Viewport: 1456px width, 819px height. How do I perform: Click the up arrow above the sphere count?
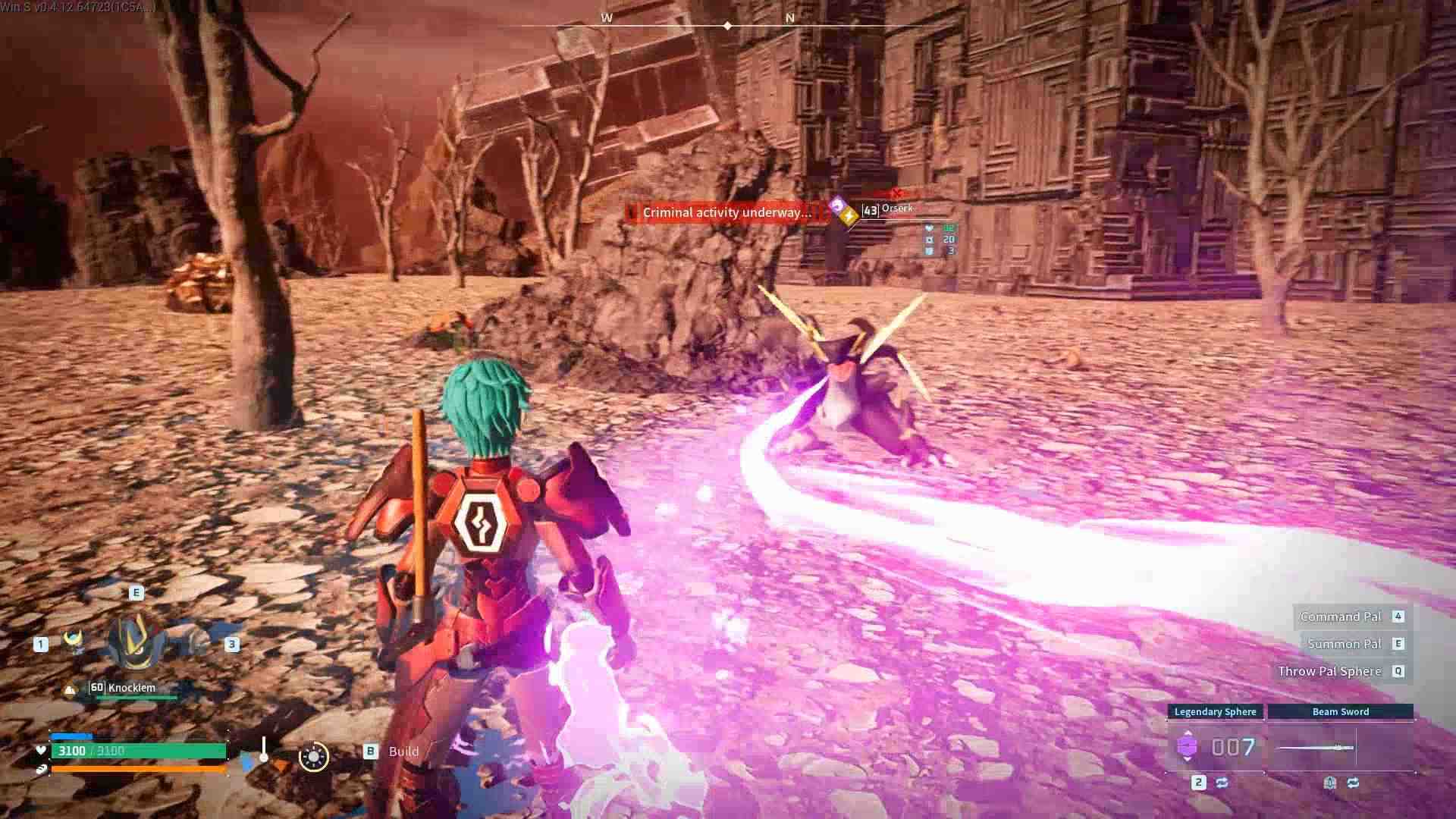pos(1188,732)
